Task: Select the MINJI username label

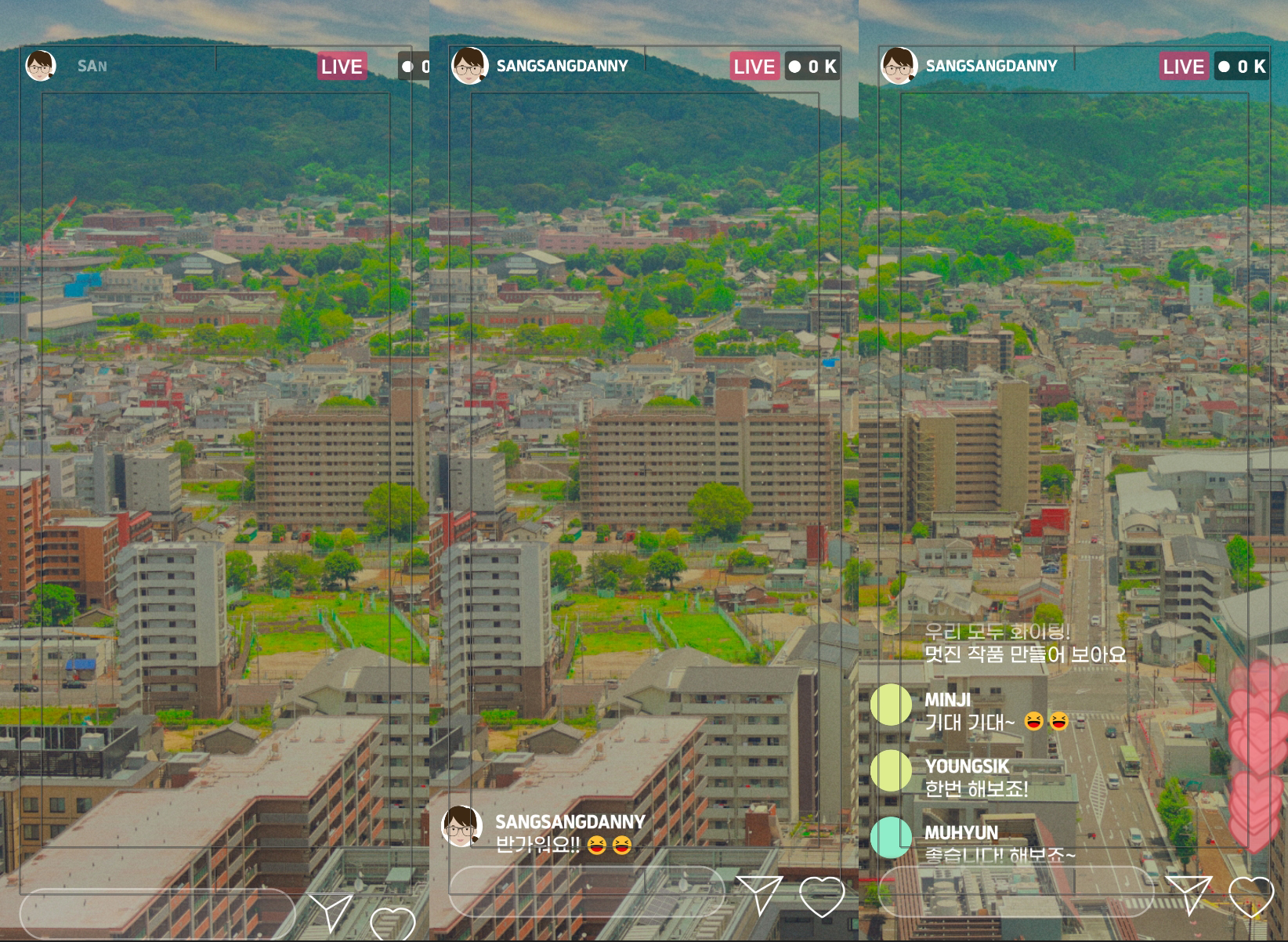Action: (x=947, y=699)
